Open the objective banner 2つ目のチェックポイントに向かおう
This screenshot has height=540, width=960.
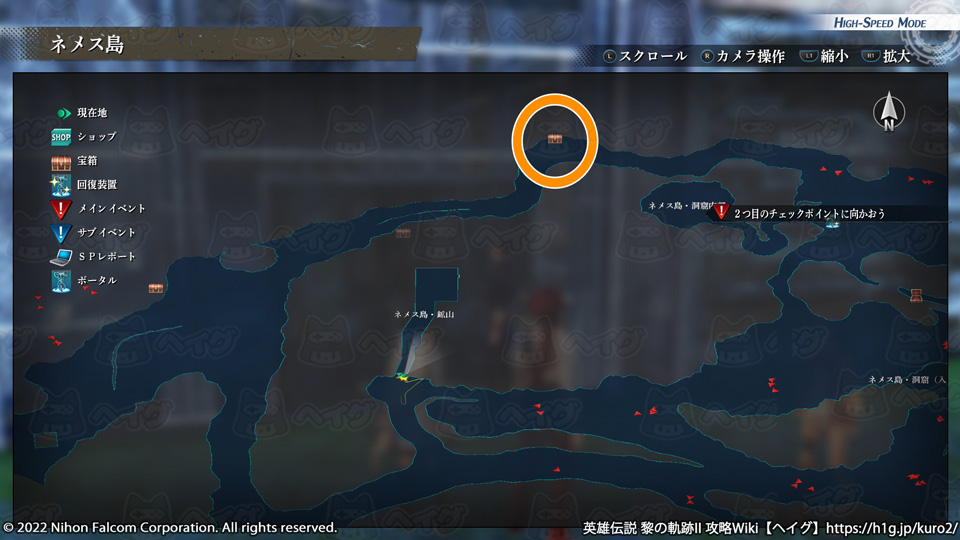click(809, 213)
